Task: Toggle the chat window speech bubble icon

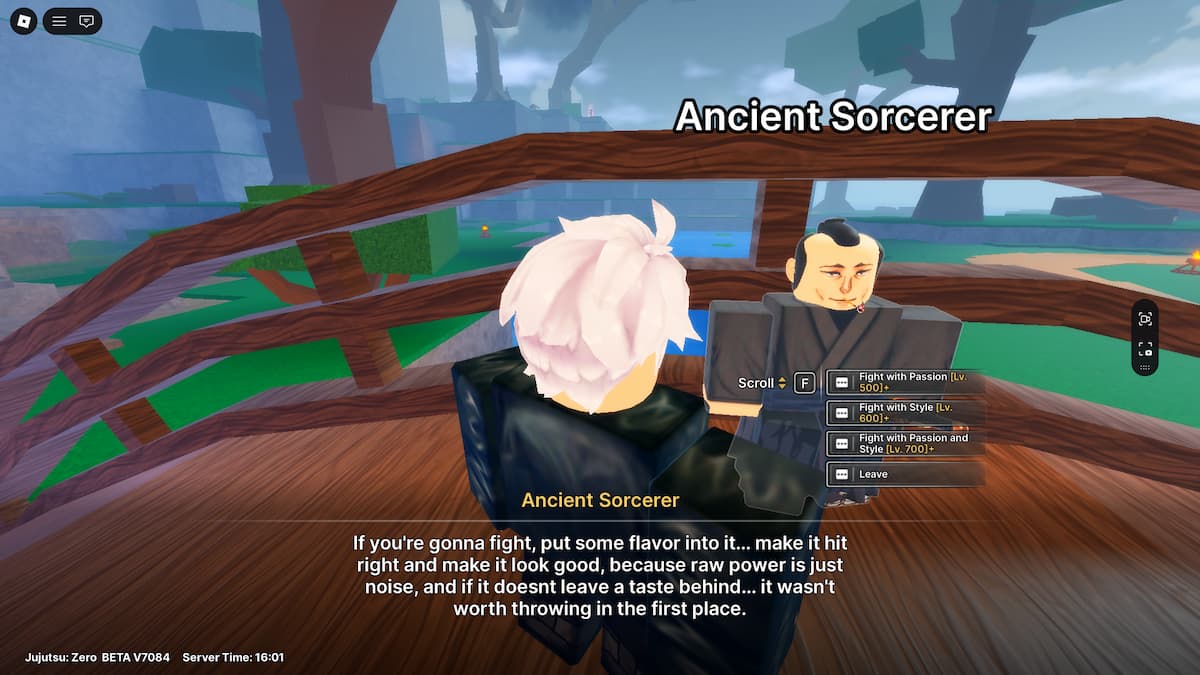Action: tap(87, 21)
